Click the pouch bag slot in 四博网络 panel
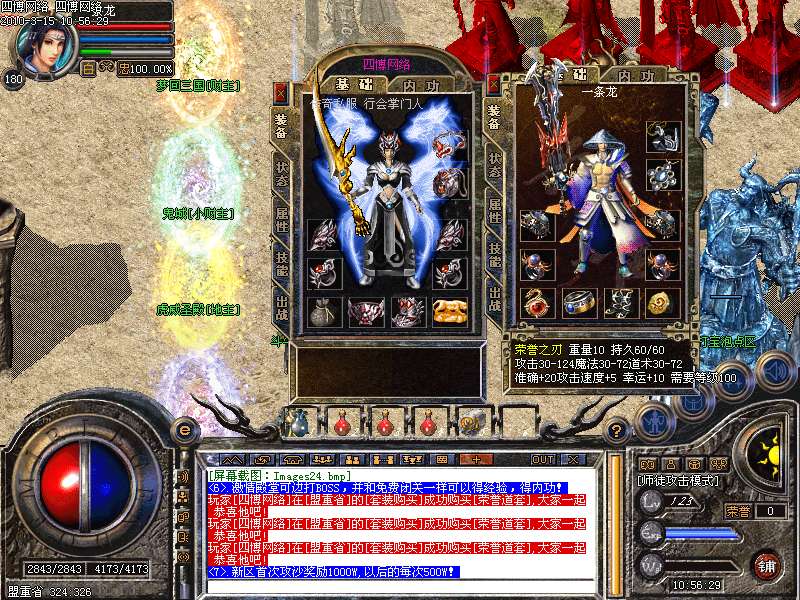Image resolution: width=800 pixels, height=600 pixels. click(x=323, y=311)
